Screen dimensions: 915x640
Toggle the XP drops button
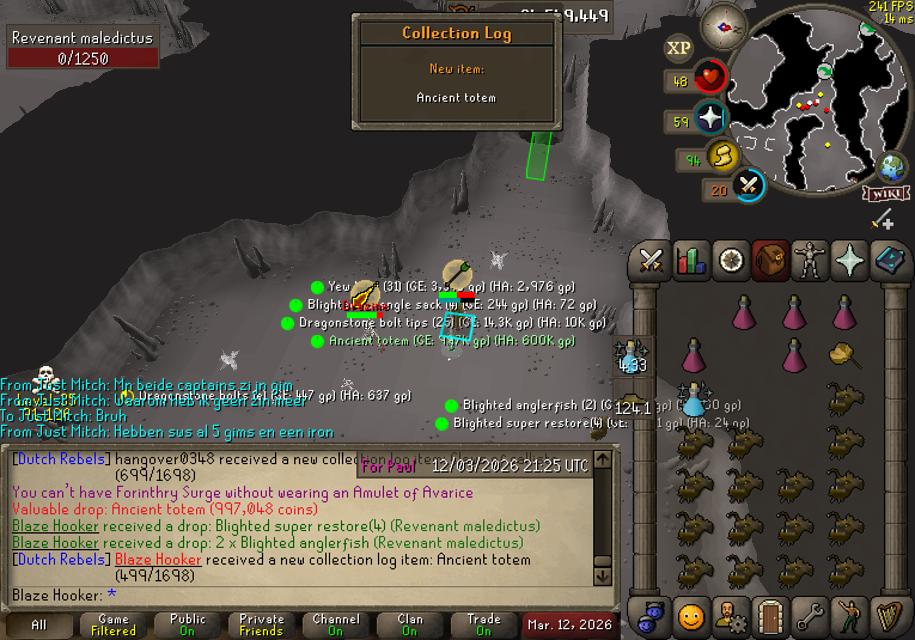(679, 47)
